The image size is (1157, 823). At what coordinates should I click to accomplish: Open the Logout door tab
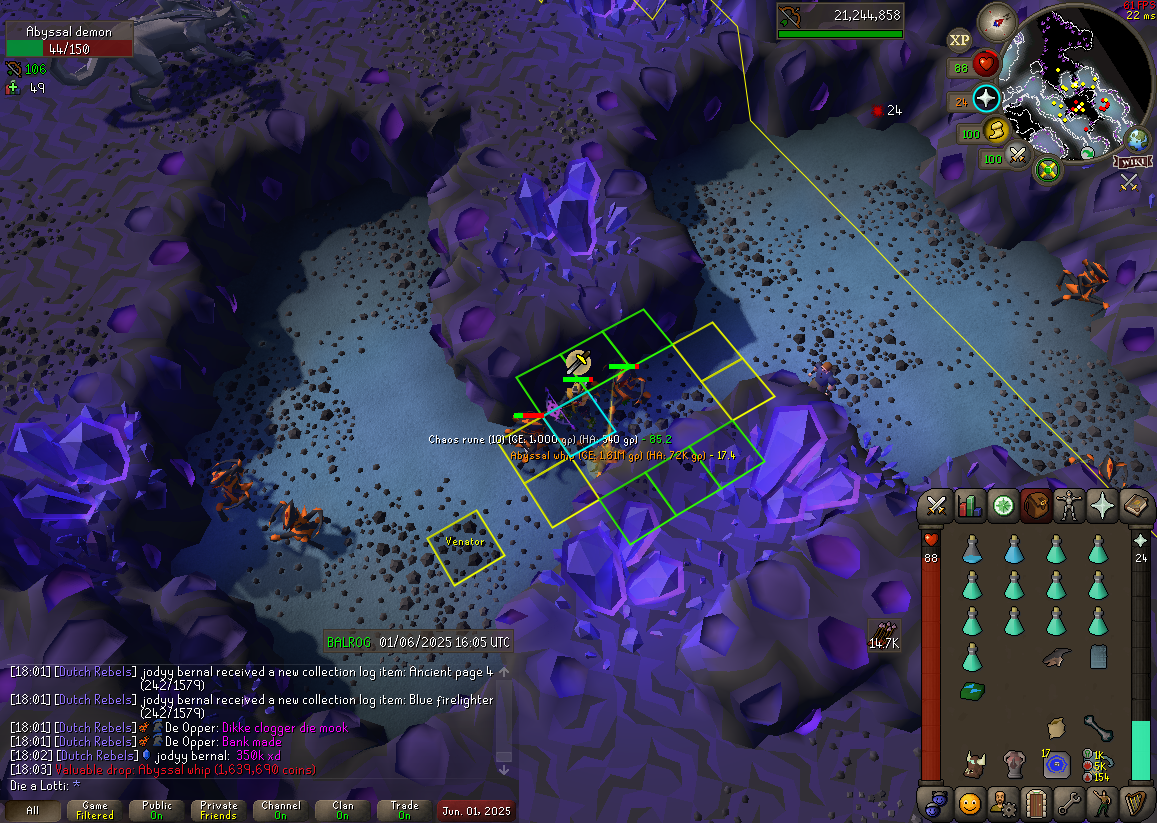(x=1035, y=802)
